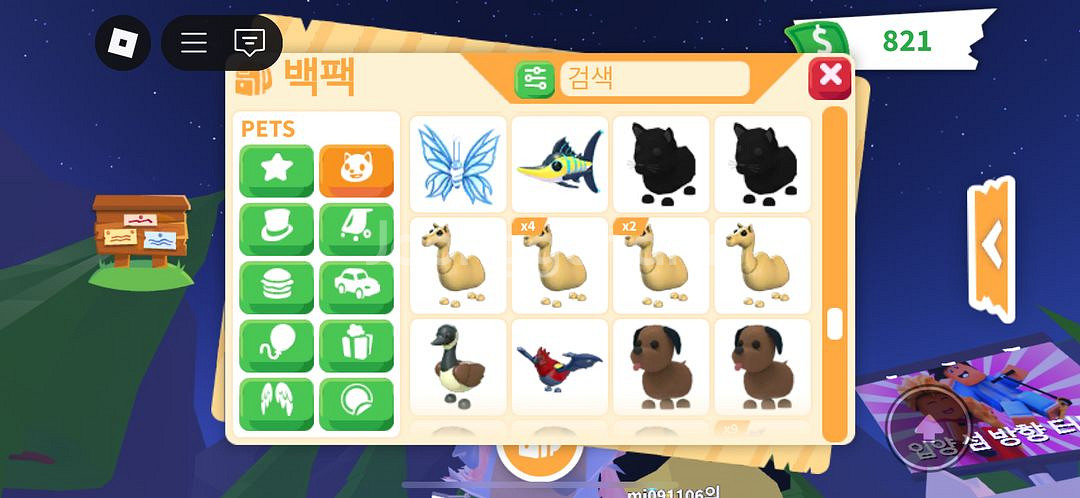
Task: Click the search input field
Action: pyautogui.click(x=654, y=78)
